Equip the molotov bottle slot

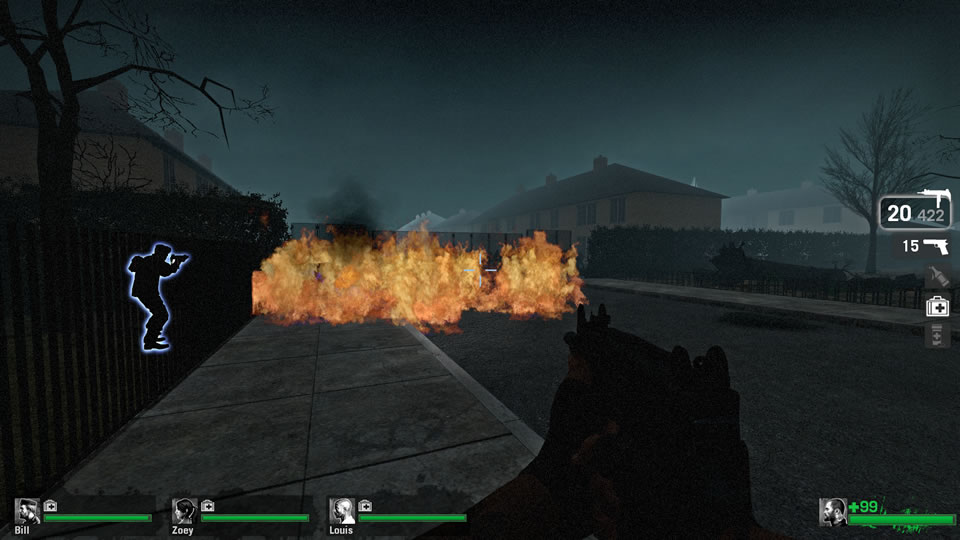tap(937, 276)
